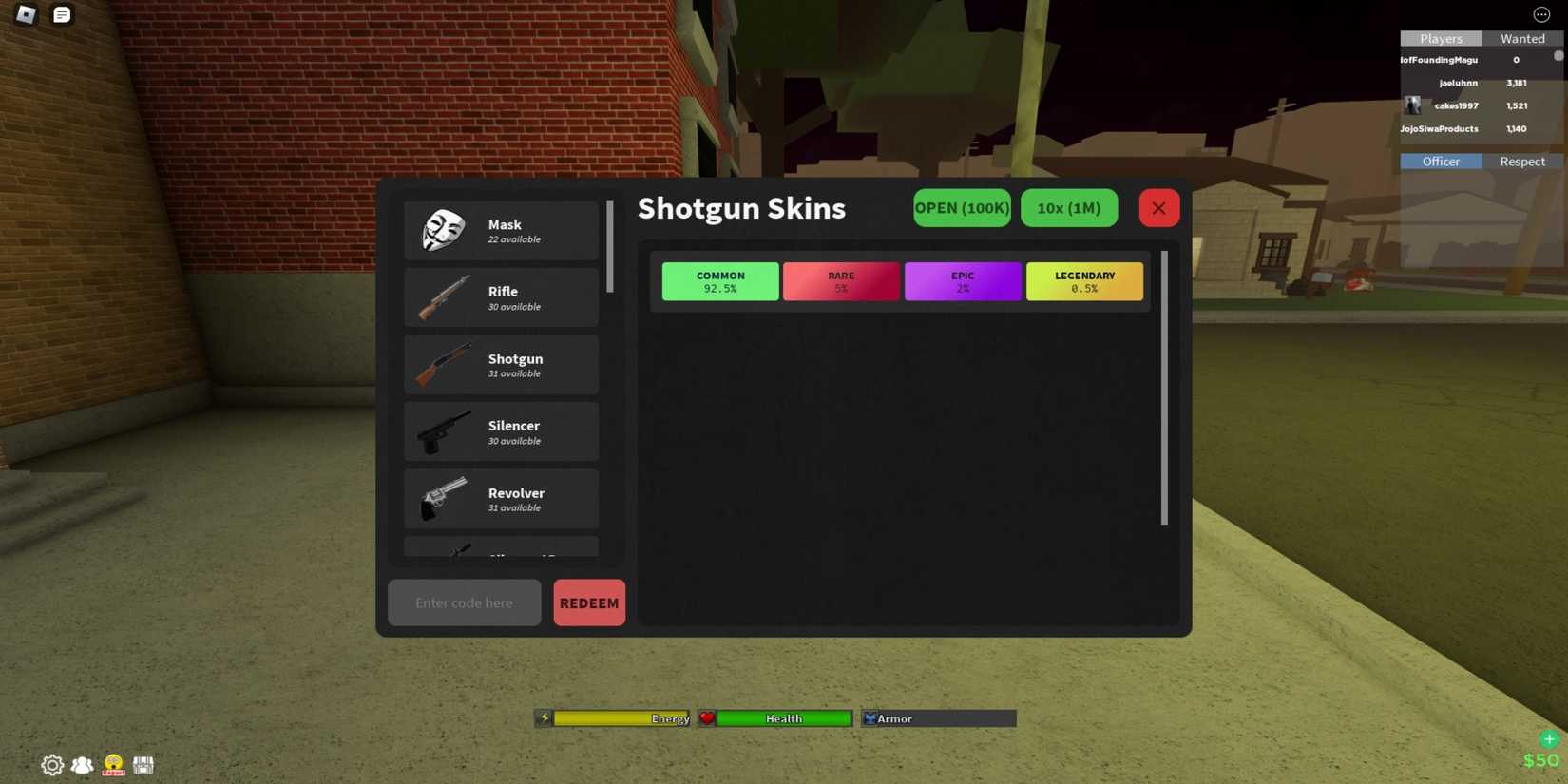Click the Enter code here field
1568x784 pixels.
click(x=464, y=602)
